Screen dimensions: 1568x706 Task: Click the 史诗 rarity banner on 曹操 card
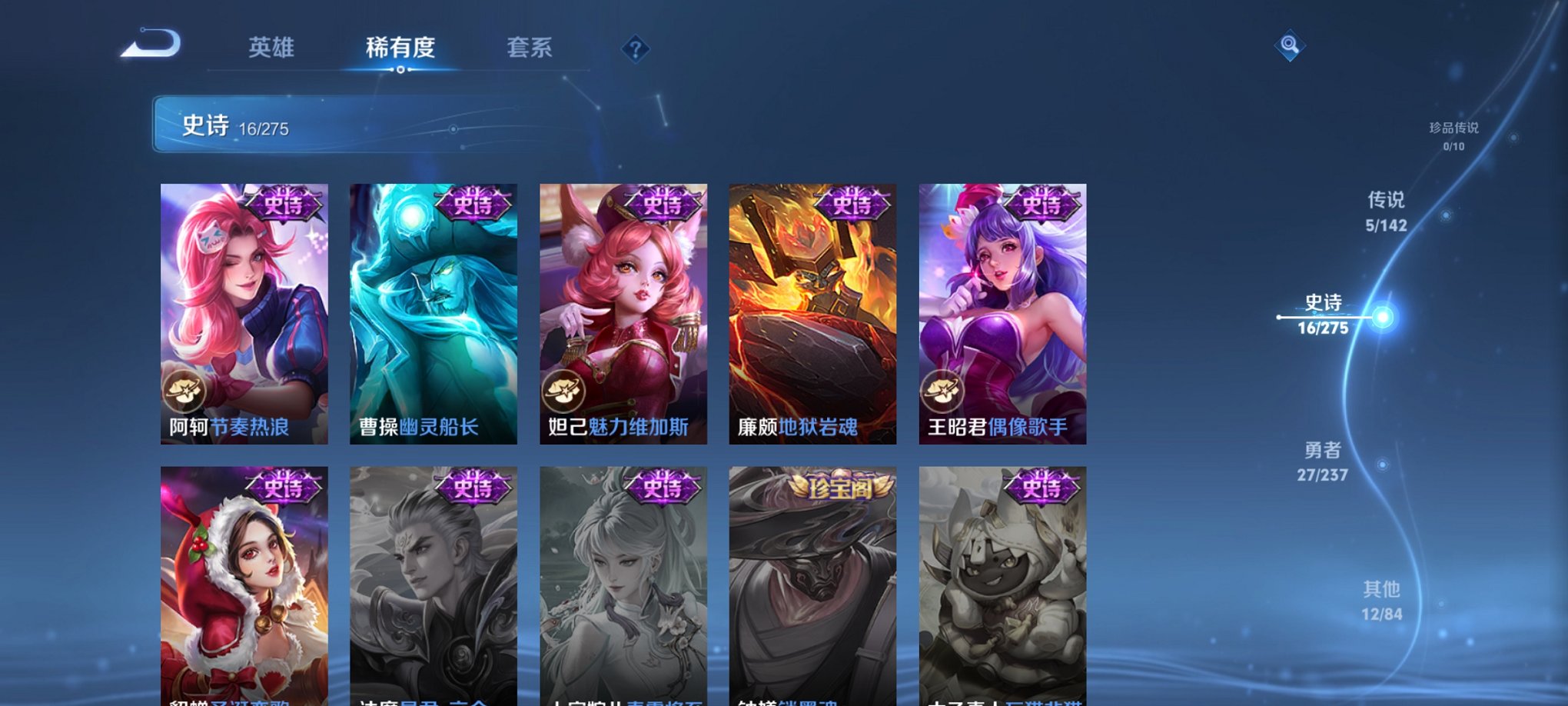point(473,205)
